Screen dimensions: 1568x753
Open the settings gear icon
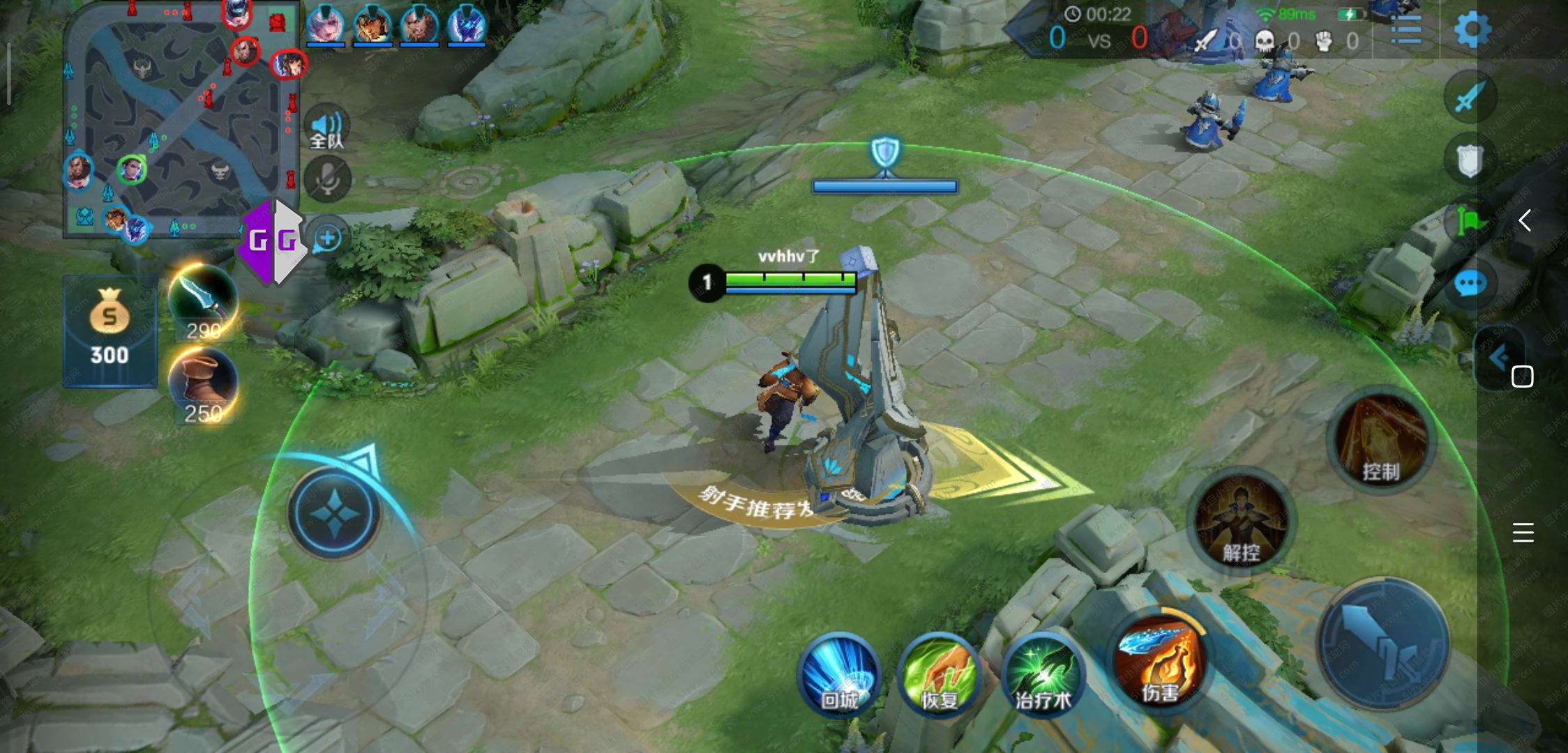pos(1472,30)
